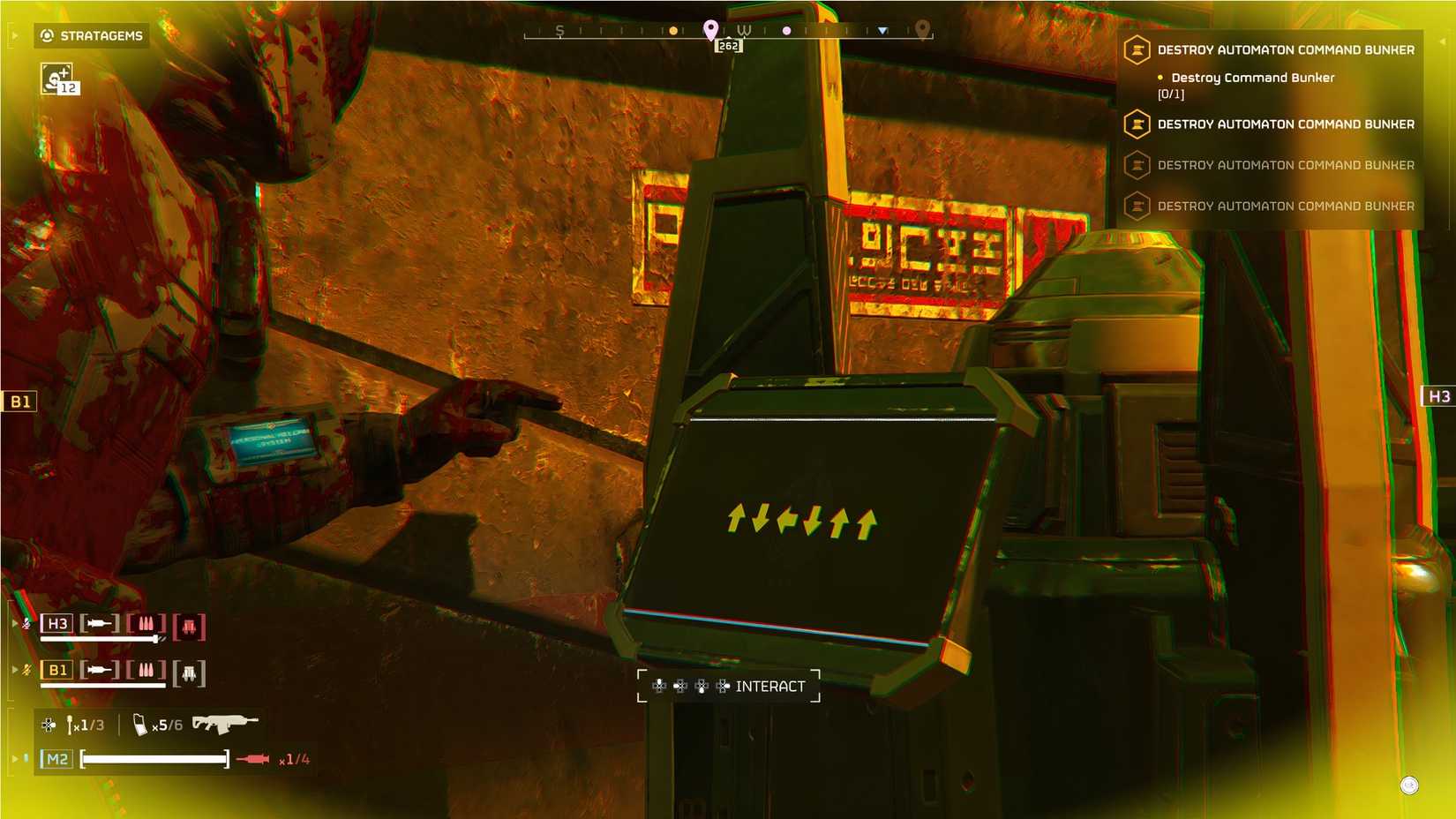
Task: Expand B1's squad member loadout entry
Action: 14,669
